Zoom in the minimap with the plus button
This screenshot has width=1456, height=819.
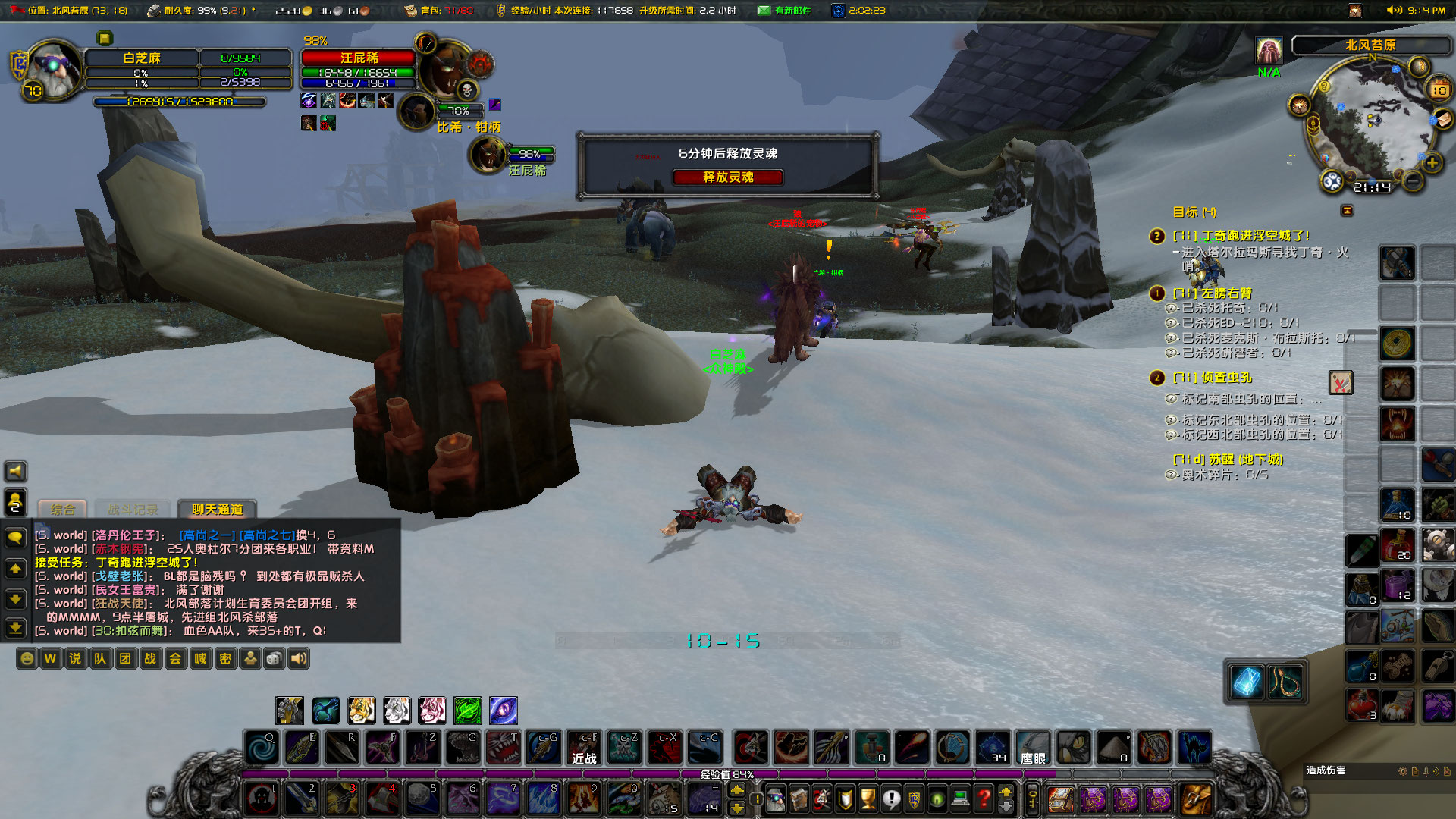1432,162
